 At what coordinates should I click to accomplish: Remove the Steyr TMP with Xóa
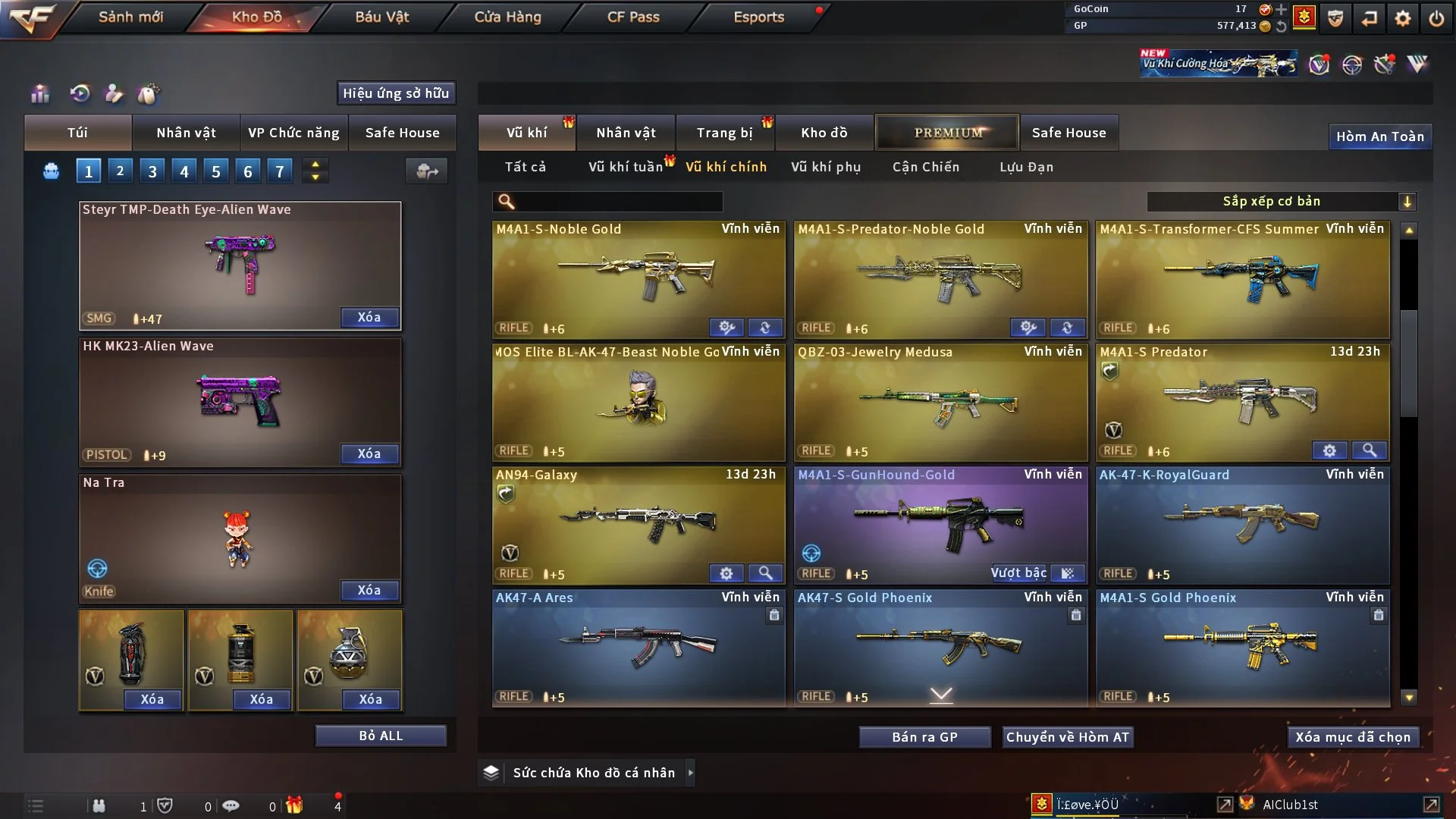369,318
